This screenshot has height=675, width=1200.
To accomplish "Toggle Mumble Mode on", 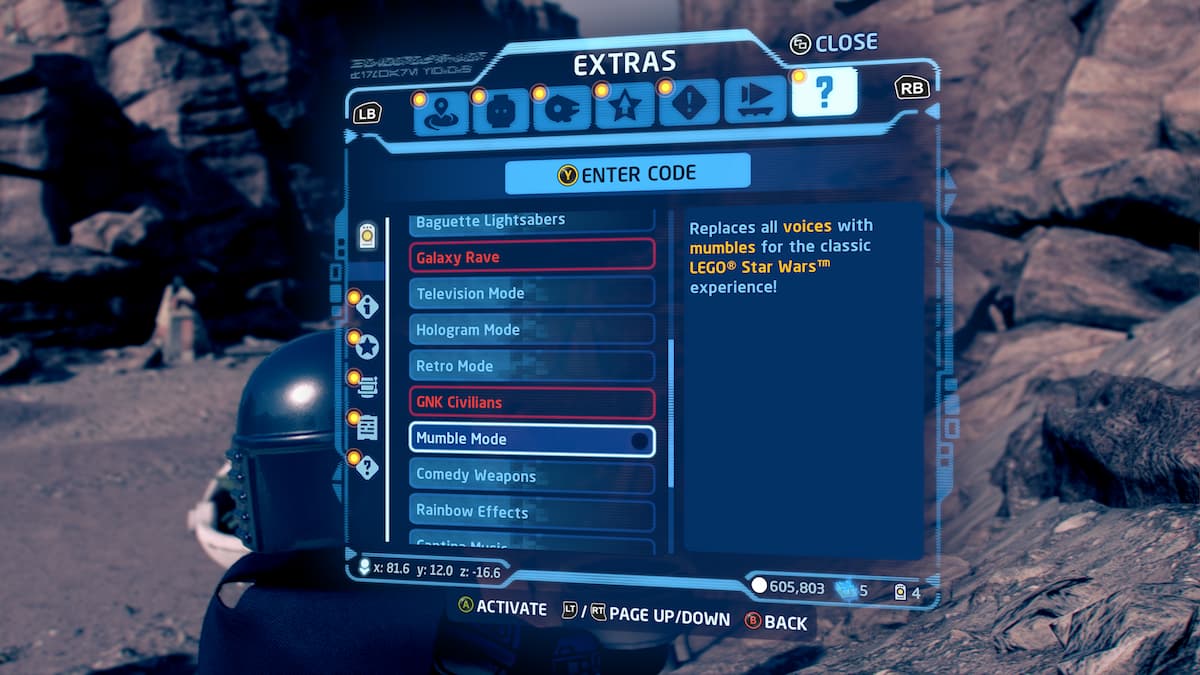I will (531, 439).
